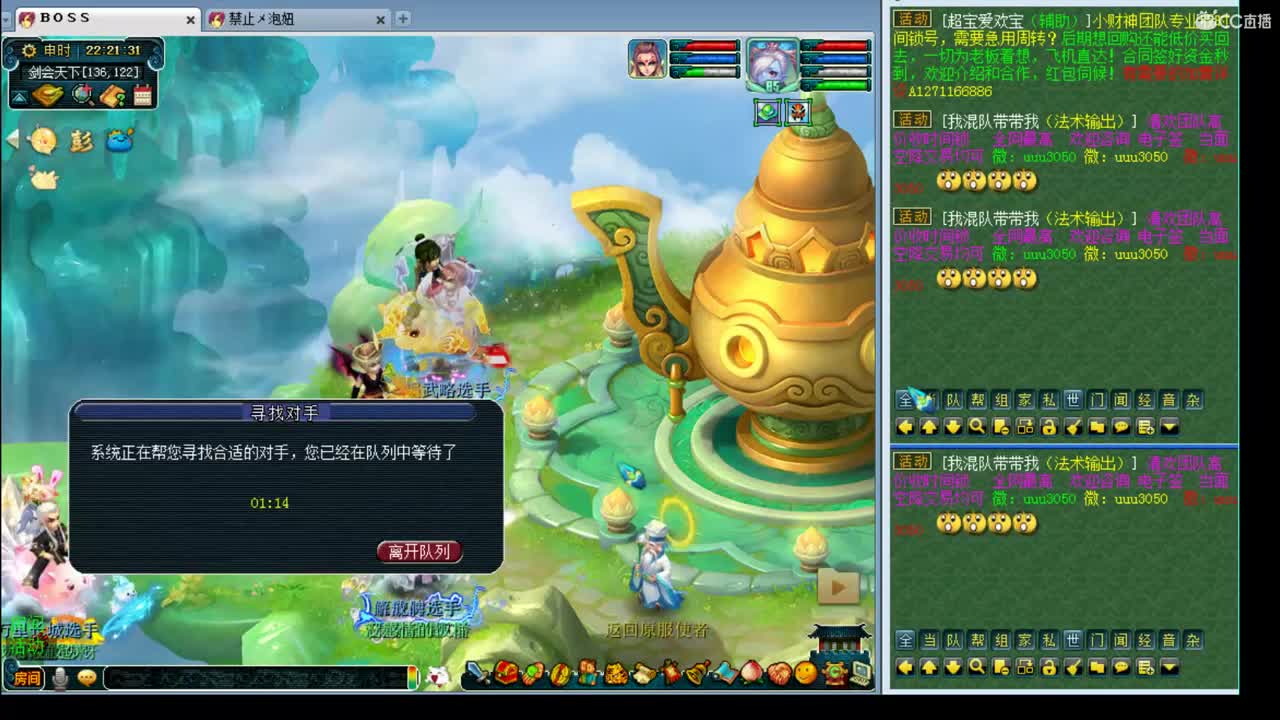Image resolution: width=1280 pixels, height=720 pixels.
Task: Toggle the 队 team channel in the chat bar
Action: (x=952, y=401)
